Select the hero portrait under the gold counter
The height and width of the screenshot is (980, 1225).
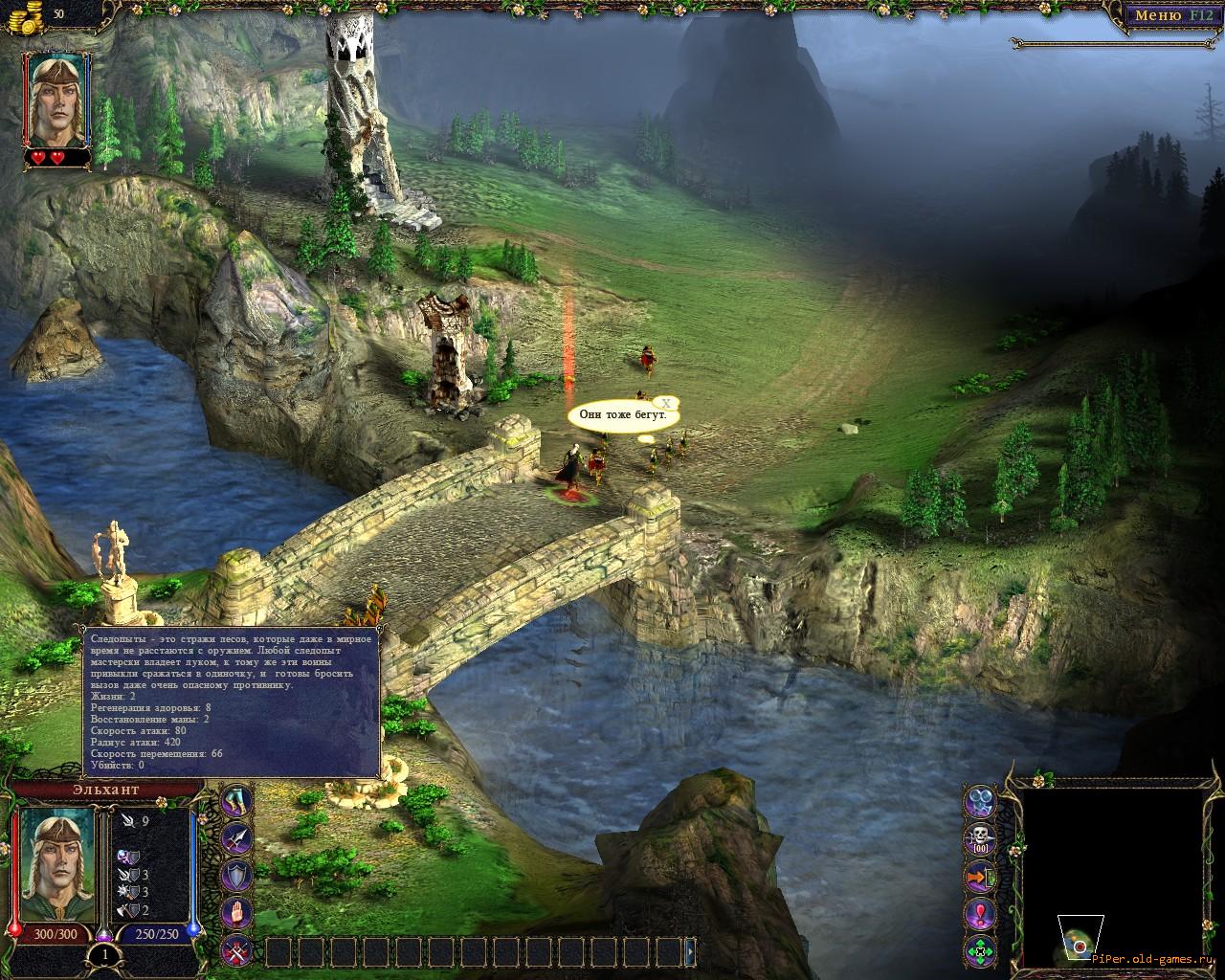59,99
